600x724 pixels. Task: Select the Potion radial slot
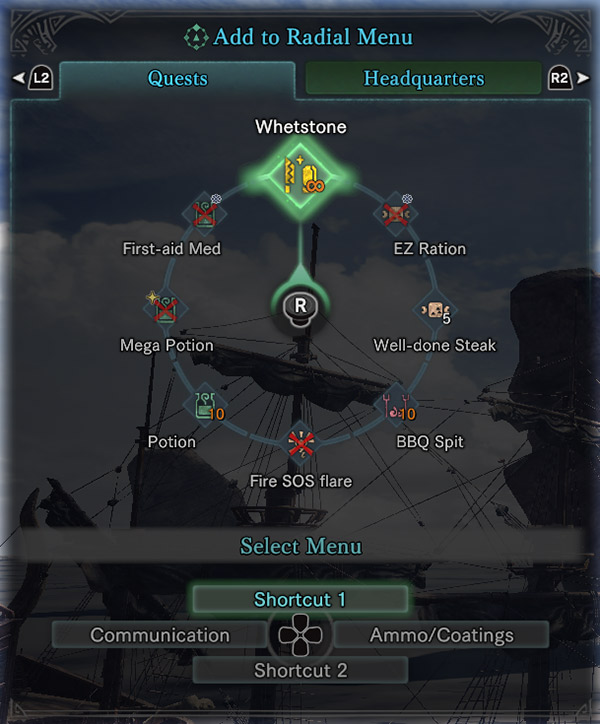coord(204,404)
